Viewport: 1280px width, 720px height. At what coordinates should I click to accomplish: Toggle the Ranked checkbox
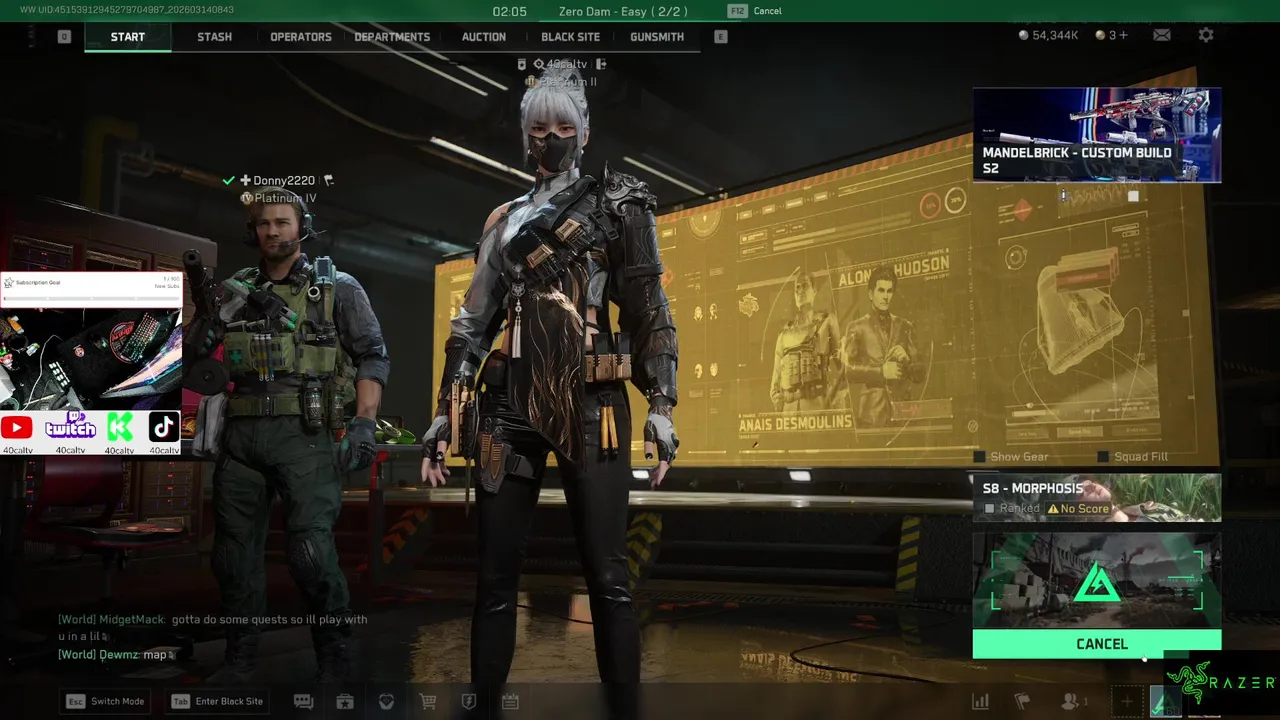pyautogui.click(x=990, y=509)
